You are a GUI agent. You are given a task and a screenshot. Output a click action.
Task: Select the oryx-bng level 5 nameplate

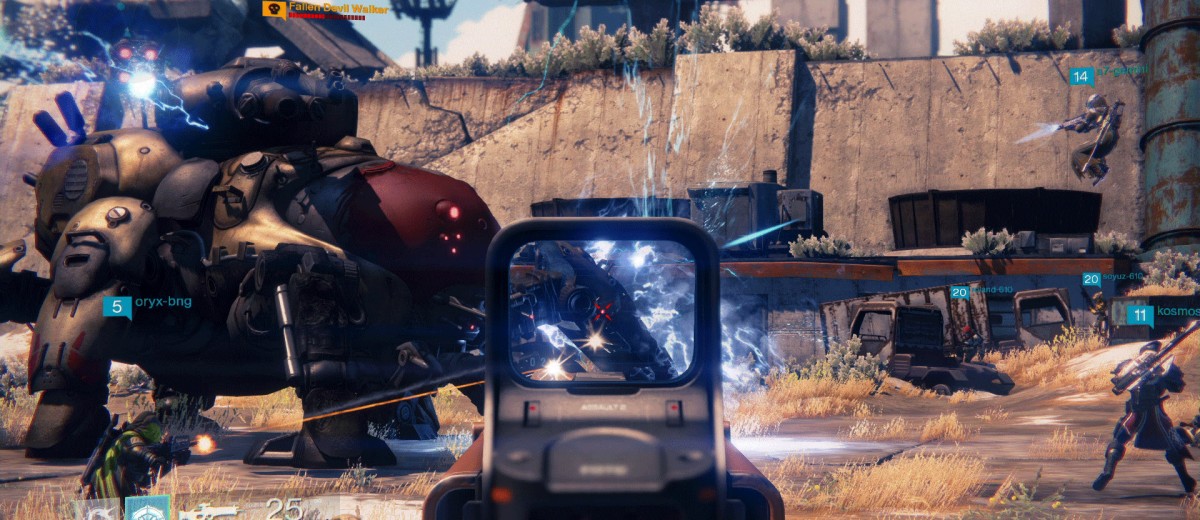tap(117, 306)
